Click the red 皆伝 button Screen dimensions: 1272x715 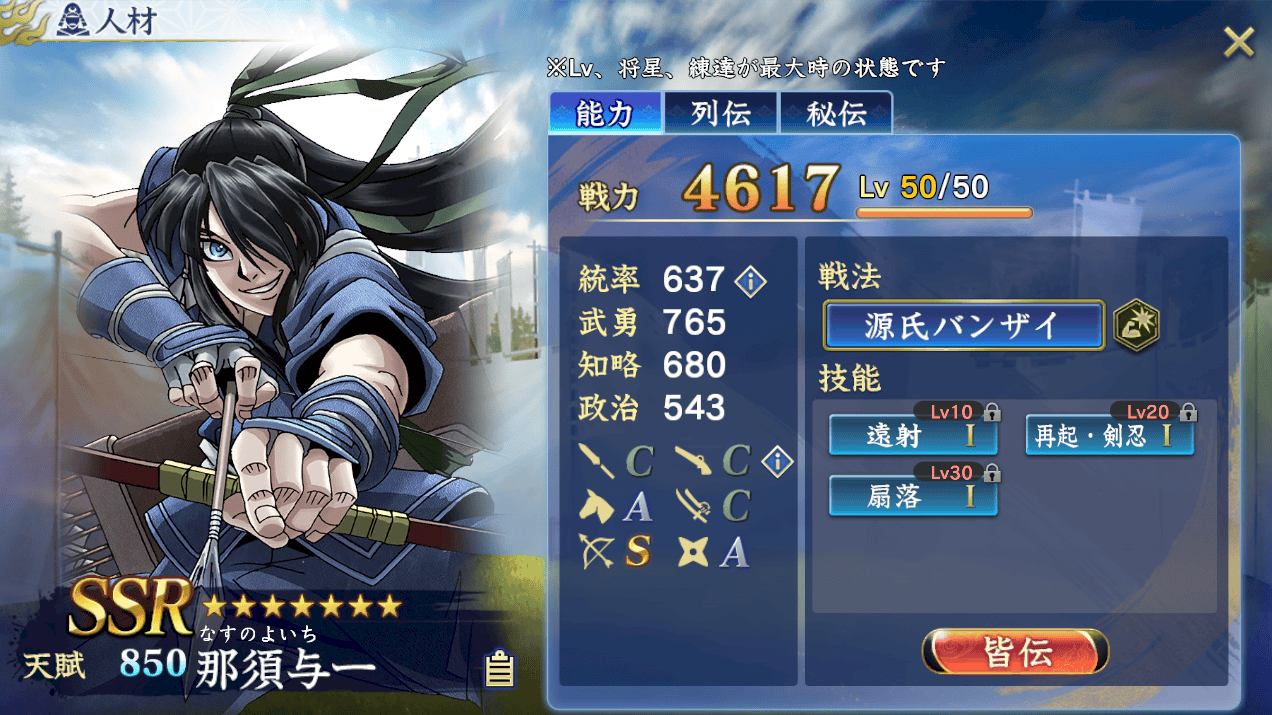[1015, 653]
